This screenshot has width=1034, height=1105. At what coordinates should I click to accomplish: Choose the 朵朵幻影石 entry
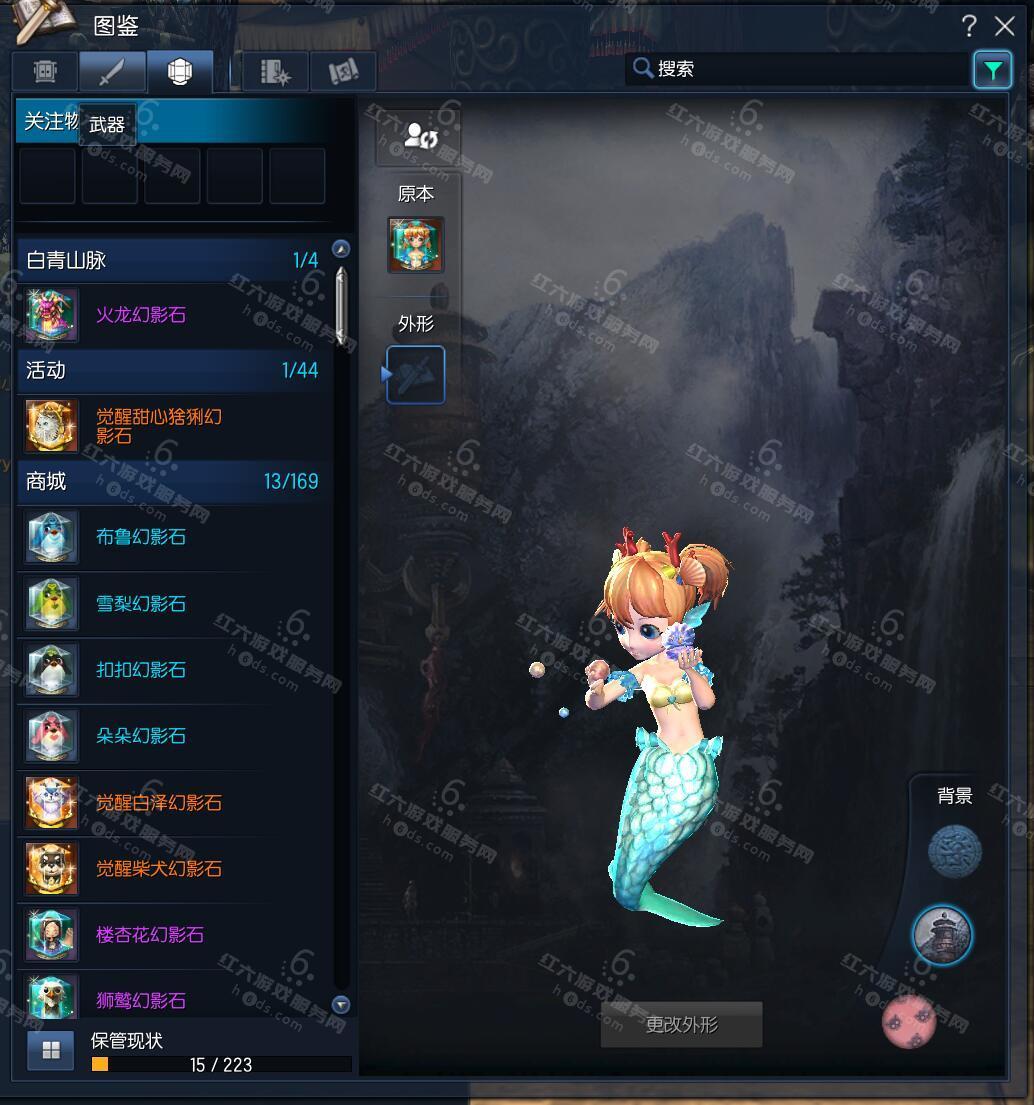pos(141,736)
